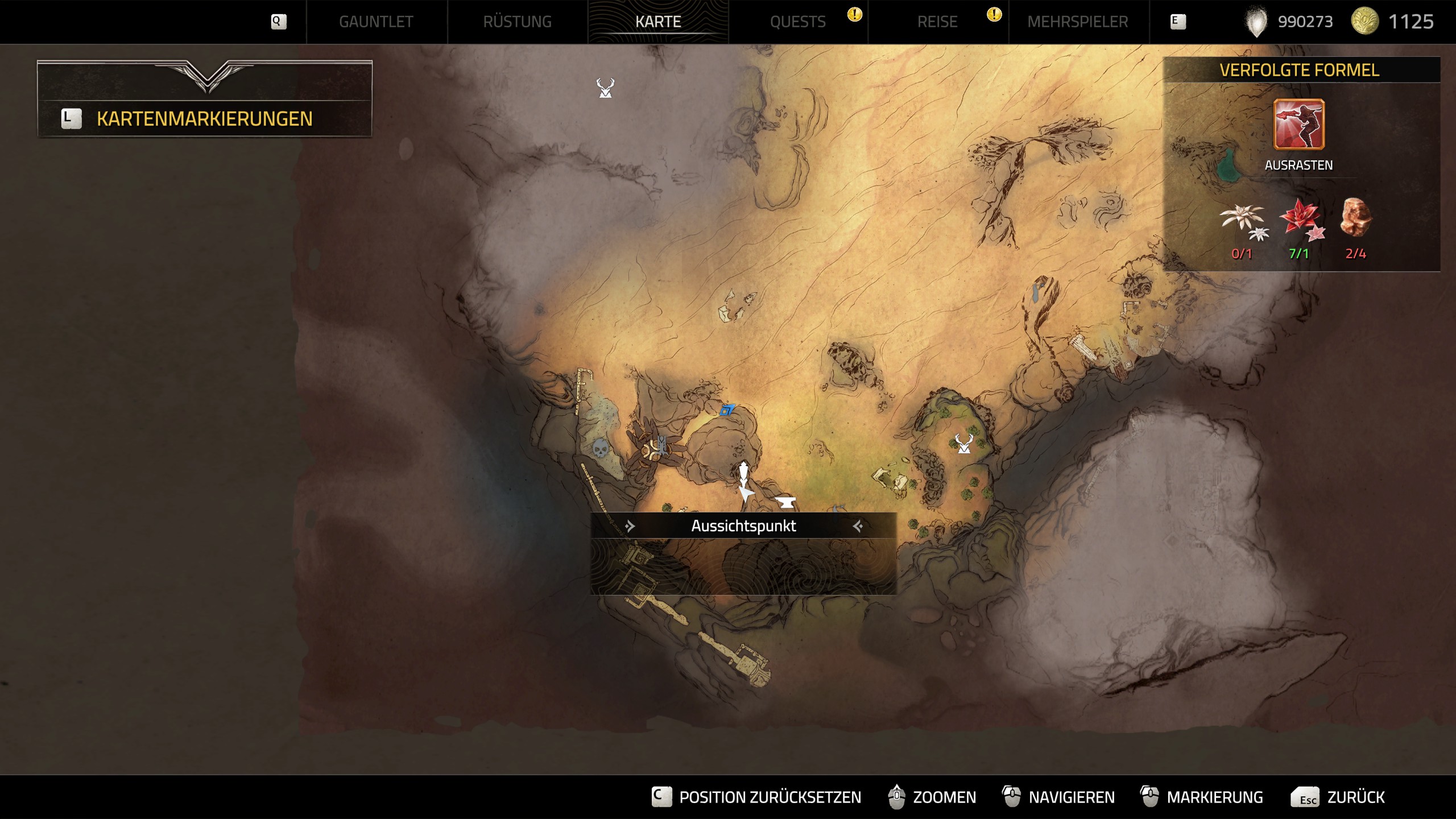Open the Reise tab
The height and width of the screenshot is (819, 1456).
pos(937,22)
